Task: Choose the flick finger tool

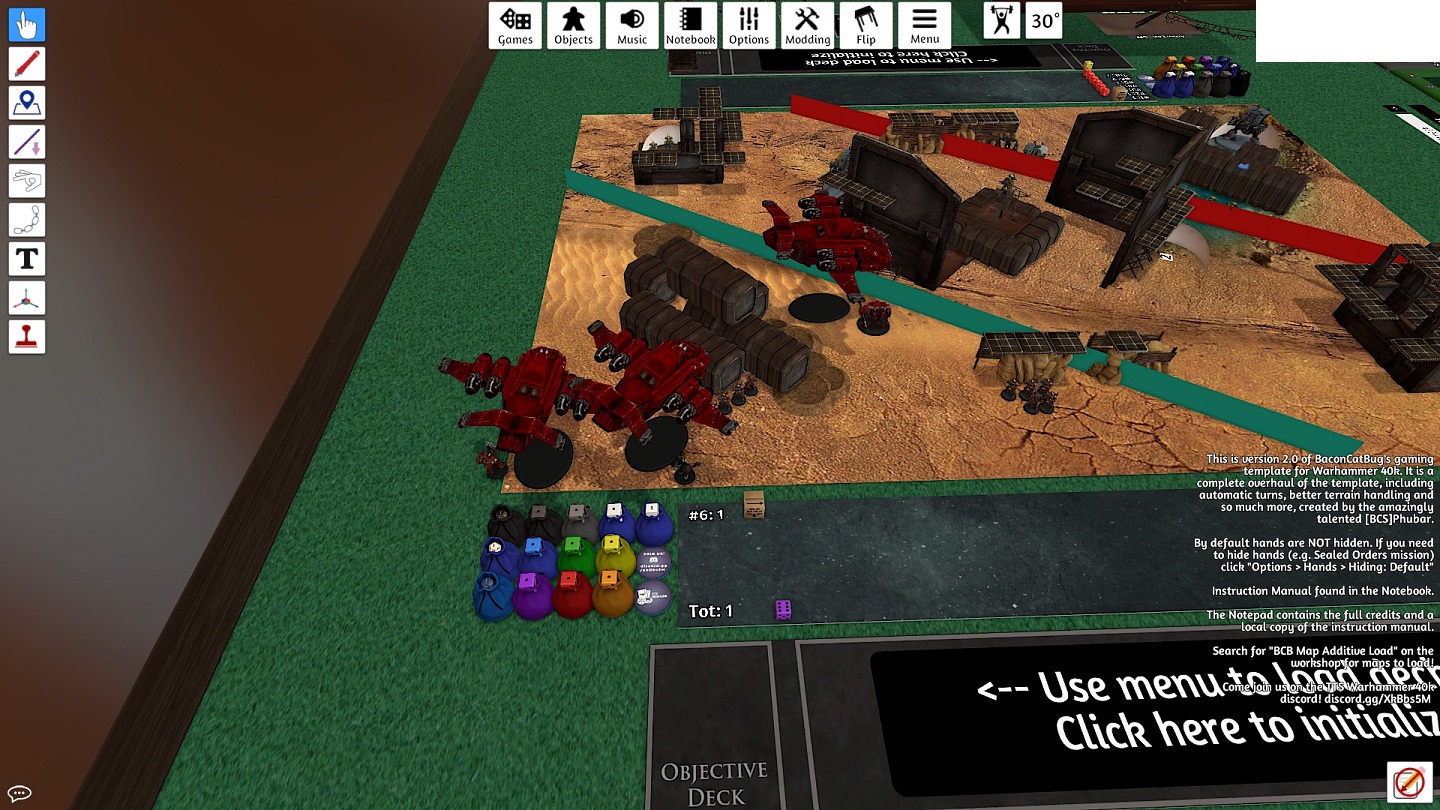Action: pos(27,181)
